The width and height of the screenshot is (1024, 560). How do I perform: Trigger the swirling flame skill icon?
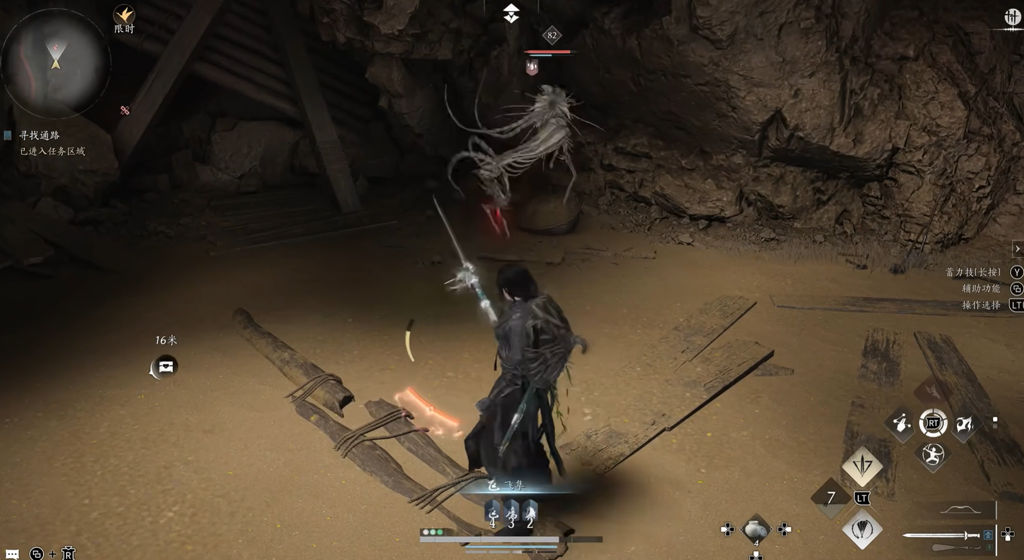click(964, 424)
